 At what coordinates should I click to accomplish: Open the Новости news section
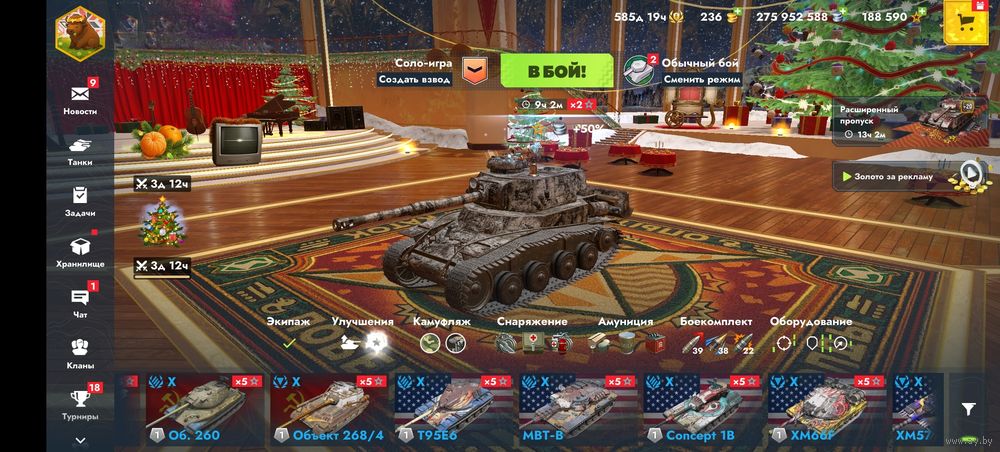pyautogui.click(x=80, y=98)
